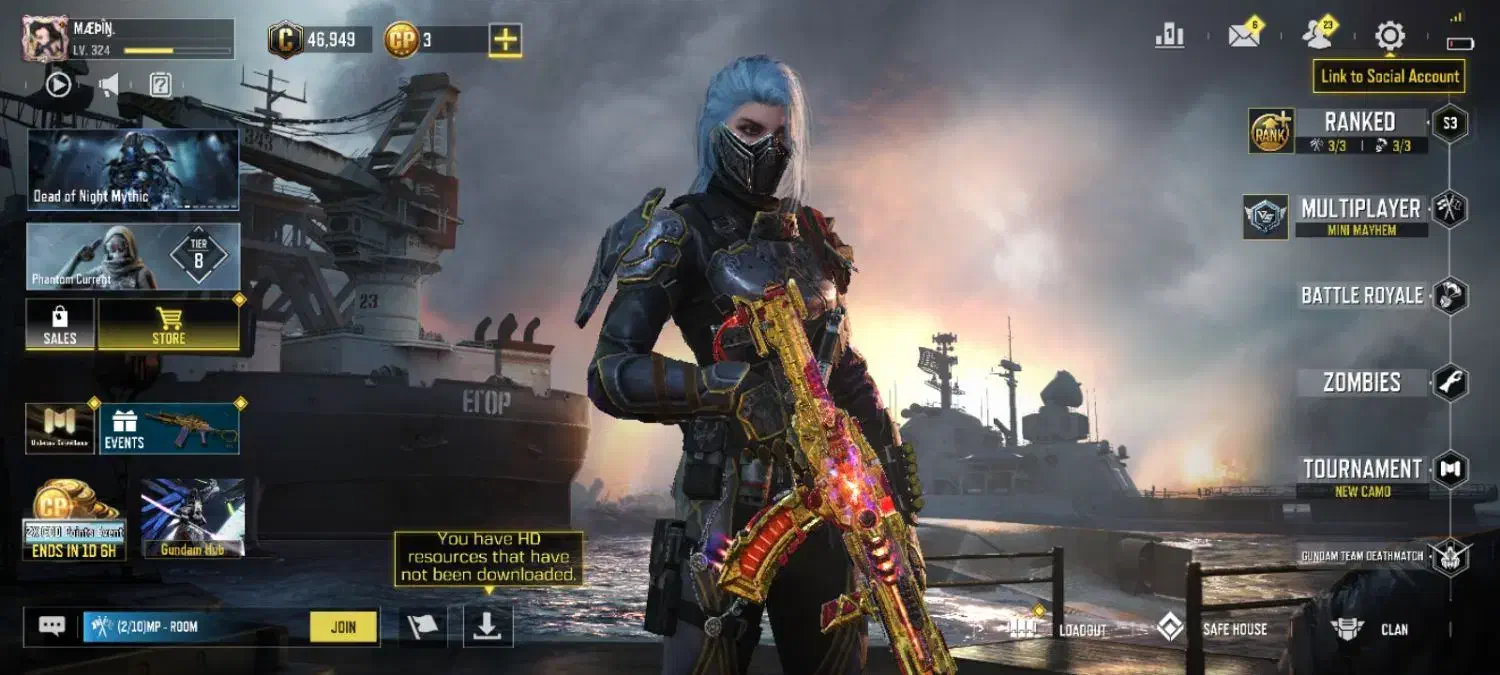Image resolution: width=1500 pixels, height=675 pixels.
Task: Select Multiplayer Mini Mayhem mode
Action: 1360,210
